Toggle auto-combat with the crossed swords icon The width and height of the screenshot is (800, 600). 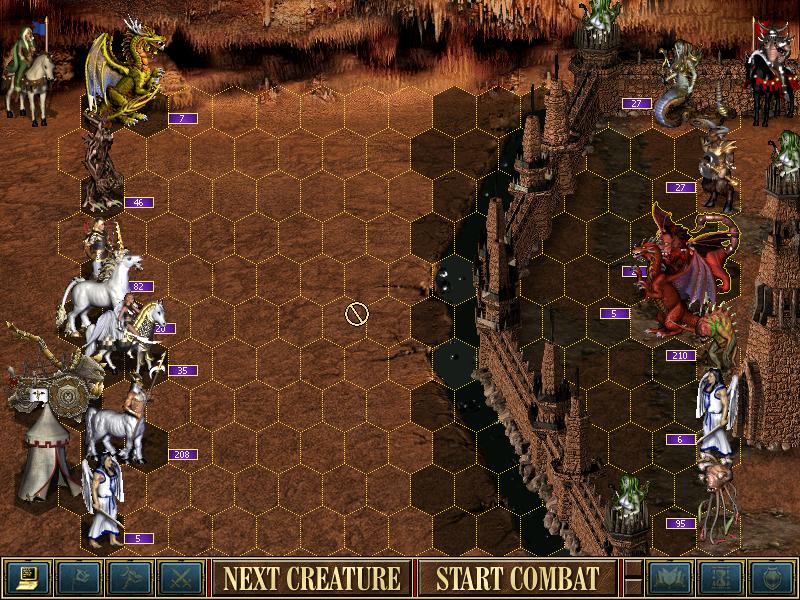pos(181,578)
